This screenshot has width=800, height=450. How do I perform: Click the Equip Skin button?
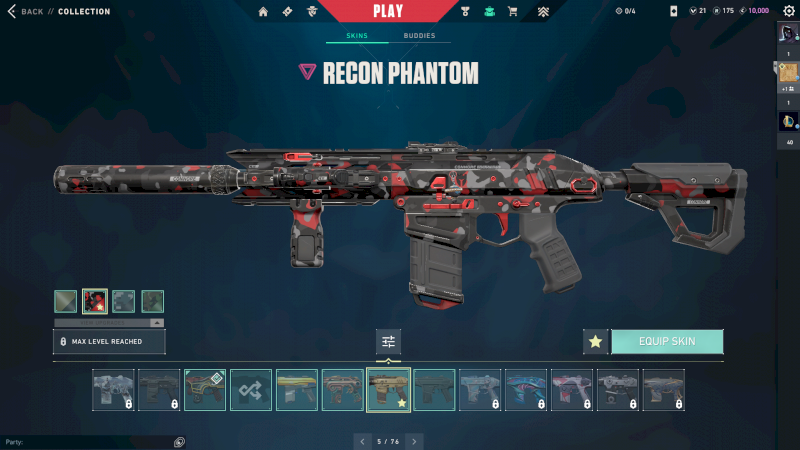click(x=667, y=341)
